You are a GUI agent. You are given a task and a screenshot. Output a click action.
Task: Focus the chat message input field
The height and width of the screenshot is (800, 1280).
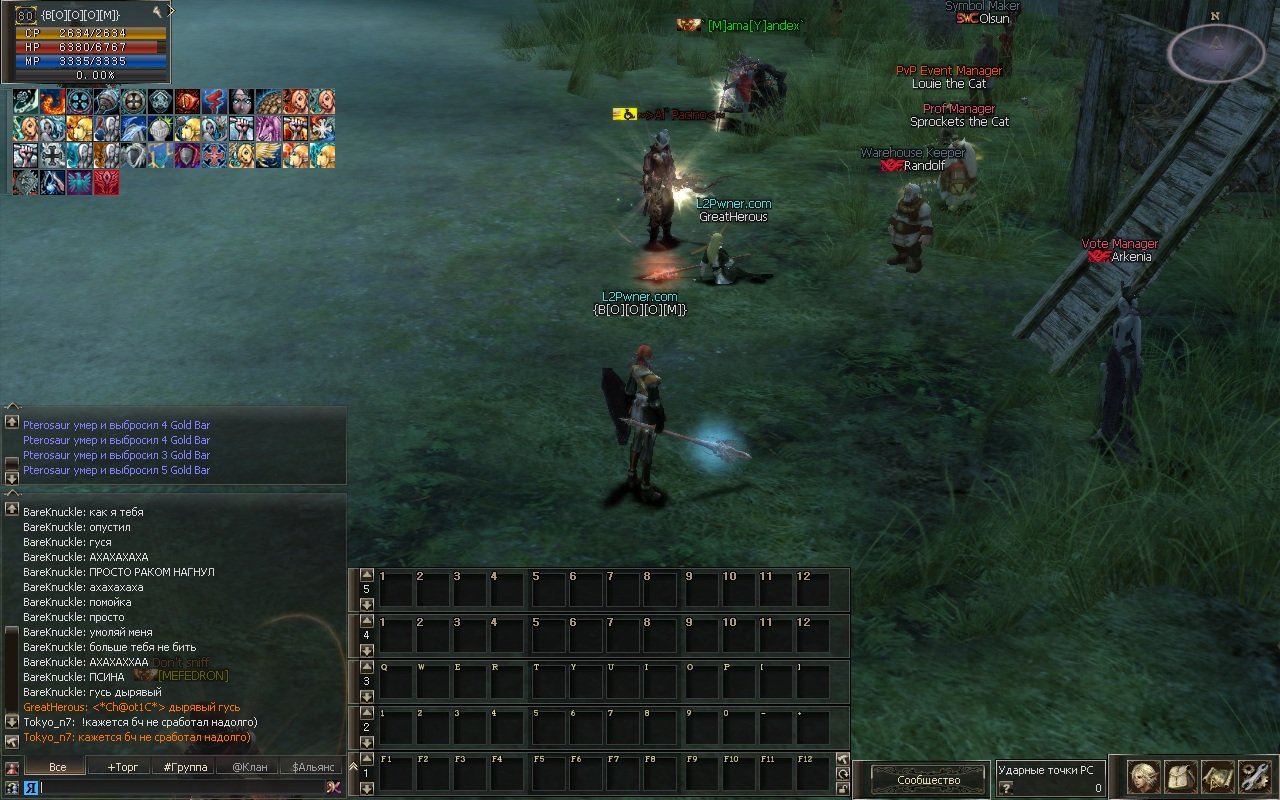[x=182, y=787]
